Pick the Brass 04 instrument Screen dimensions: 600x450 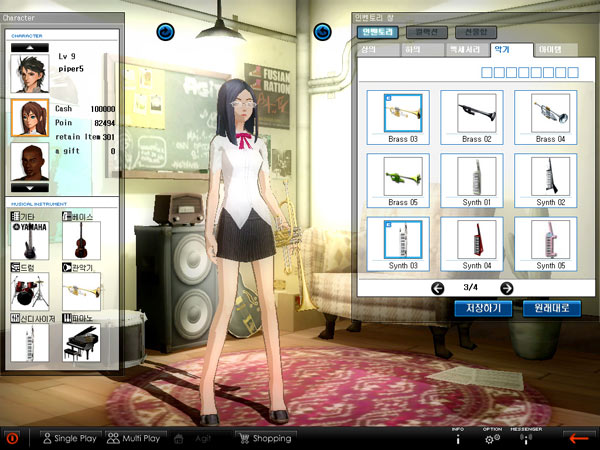pyautogui.click(x=550, y=116)
